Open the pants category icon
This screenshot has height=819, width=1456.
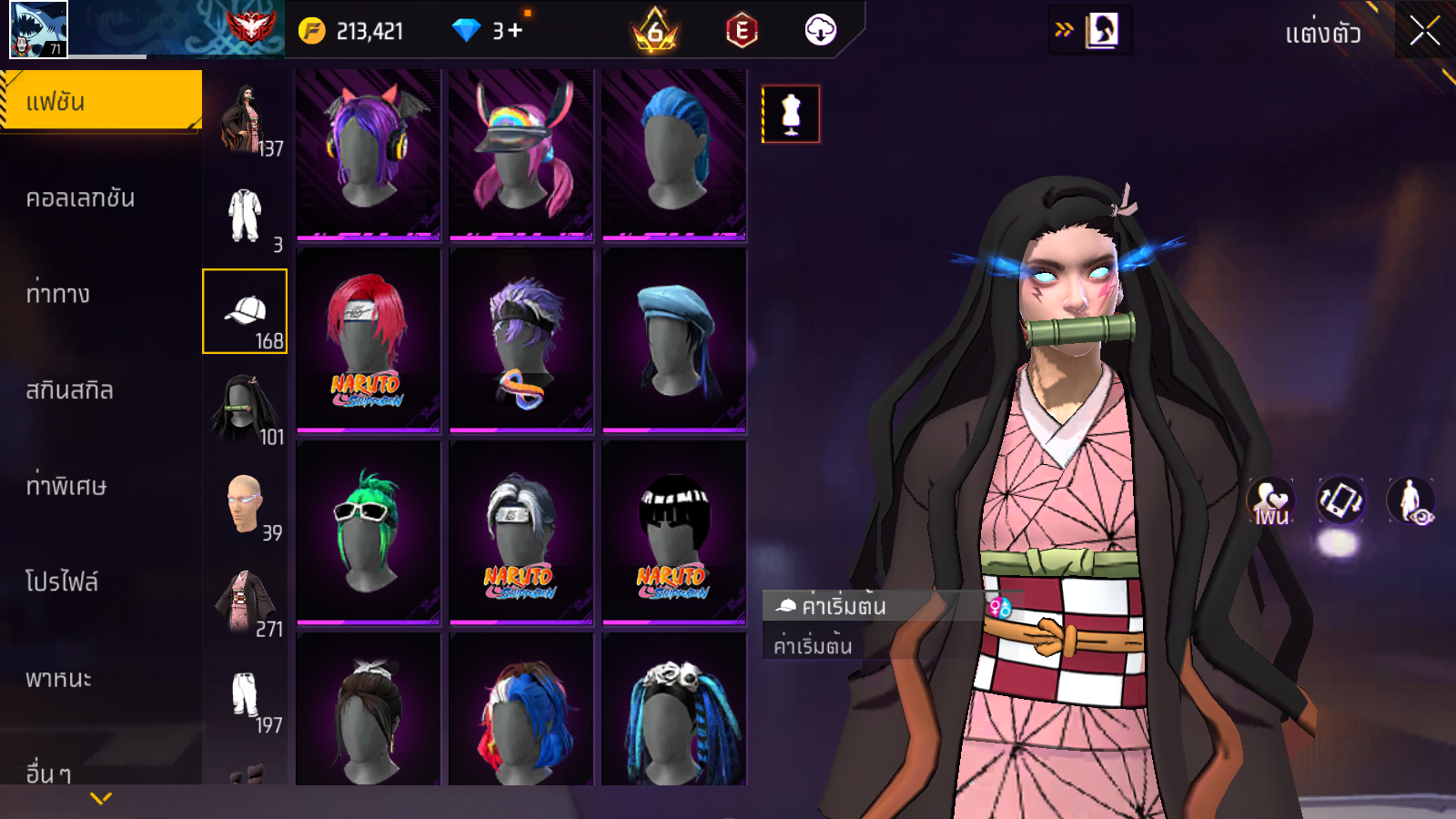tap(245, 696)
